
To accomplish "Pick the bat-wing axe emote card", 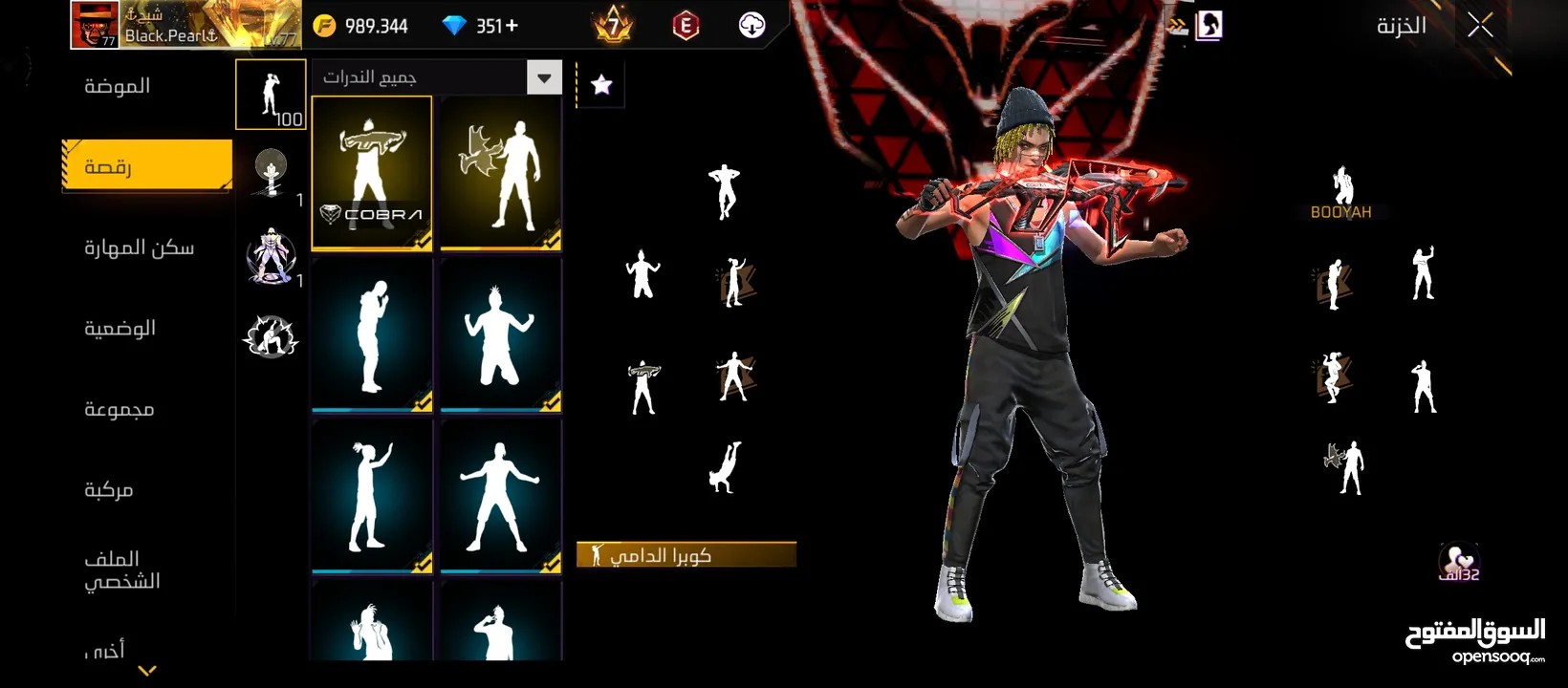I will point(500,173).
